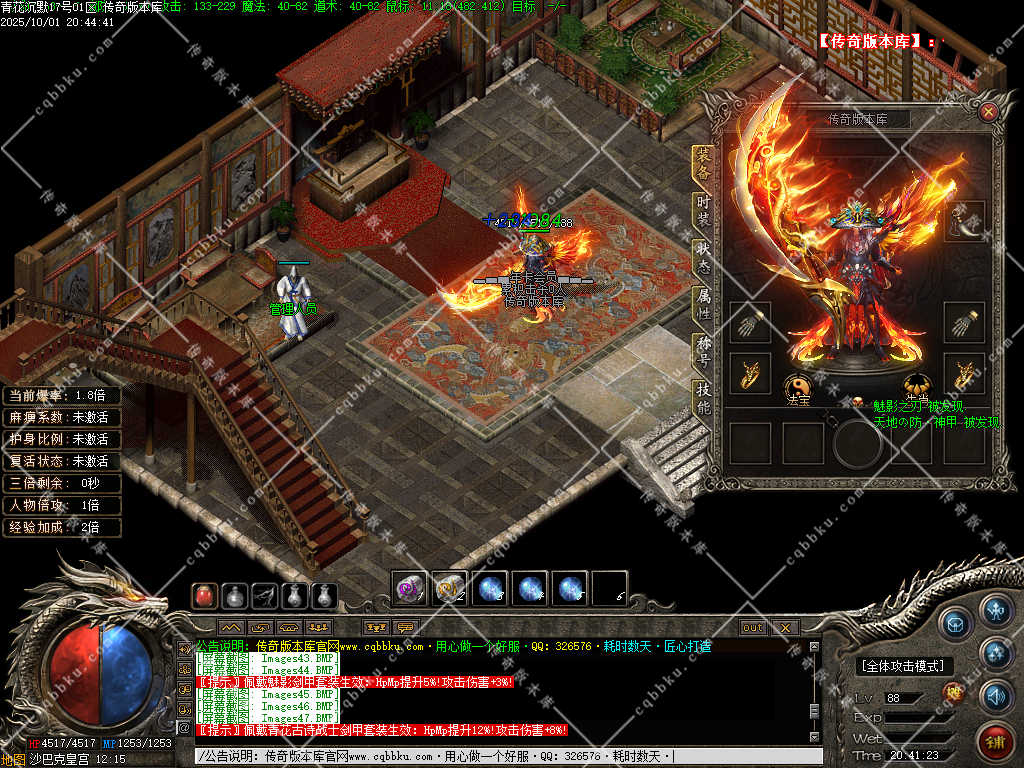Select the 称号 tab
This screenshot has height=768, width=1024.
pos(704,353)
